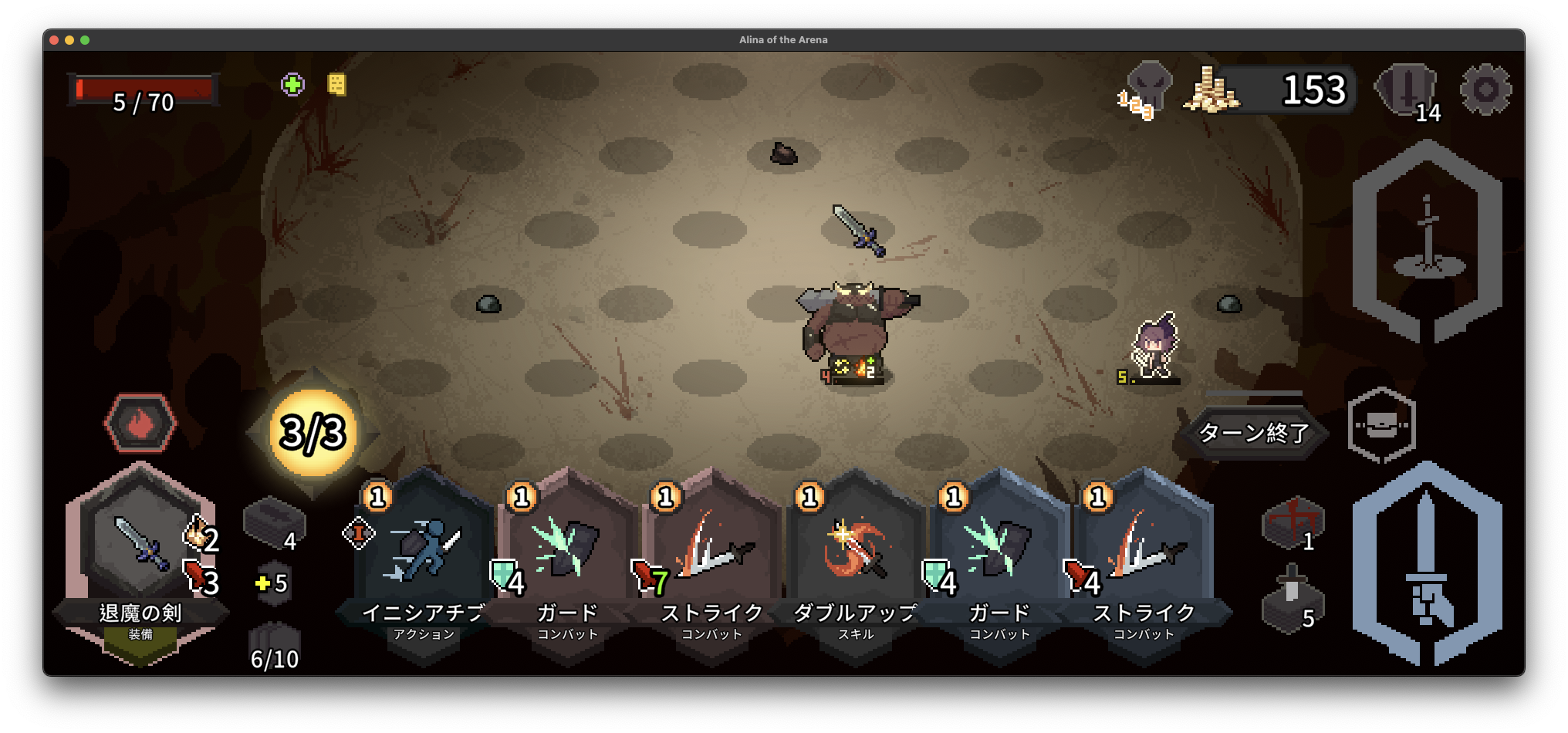Screen dimensions: 1568x733
Task: View the discard pile with red mark
Action: click(1293, 524)
